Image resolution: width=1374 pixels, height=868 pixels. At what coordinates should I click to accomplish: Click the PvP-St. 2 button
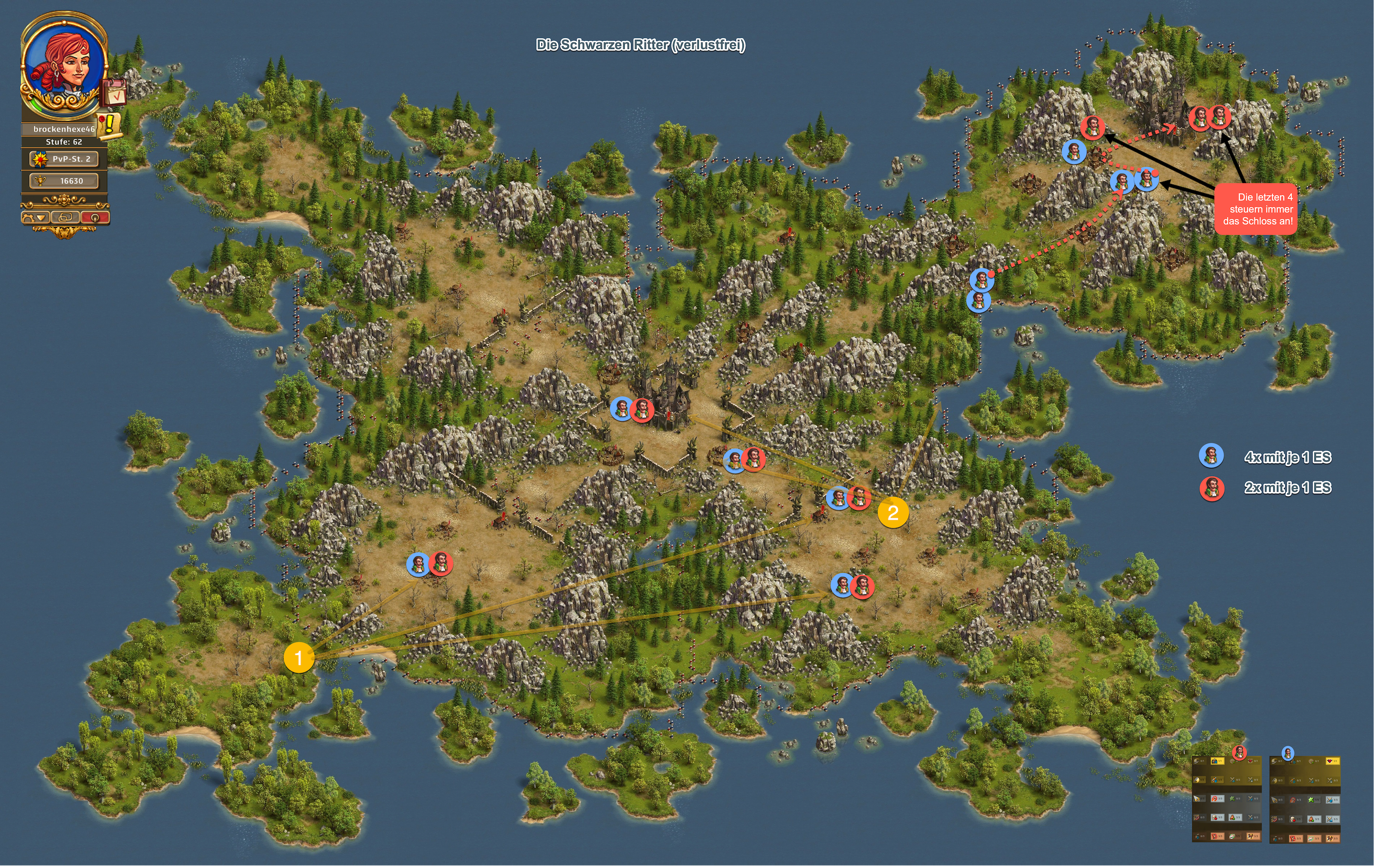[x=64, y=159]
